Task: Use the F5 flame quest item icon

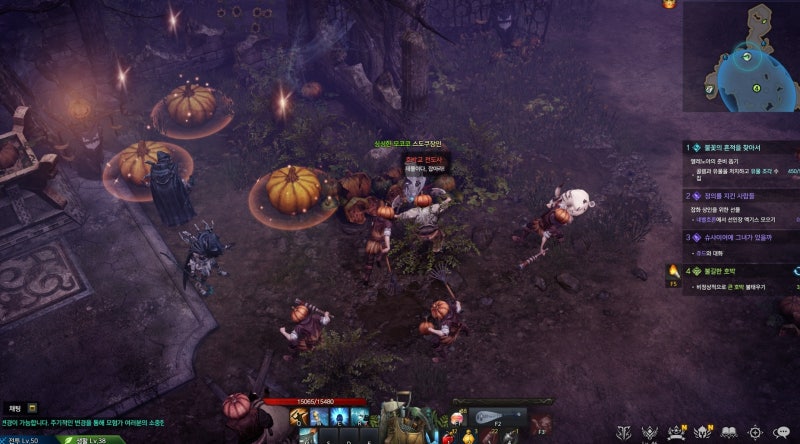Action: 674,272
